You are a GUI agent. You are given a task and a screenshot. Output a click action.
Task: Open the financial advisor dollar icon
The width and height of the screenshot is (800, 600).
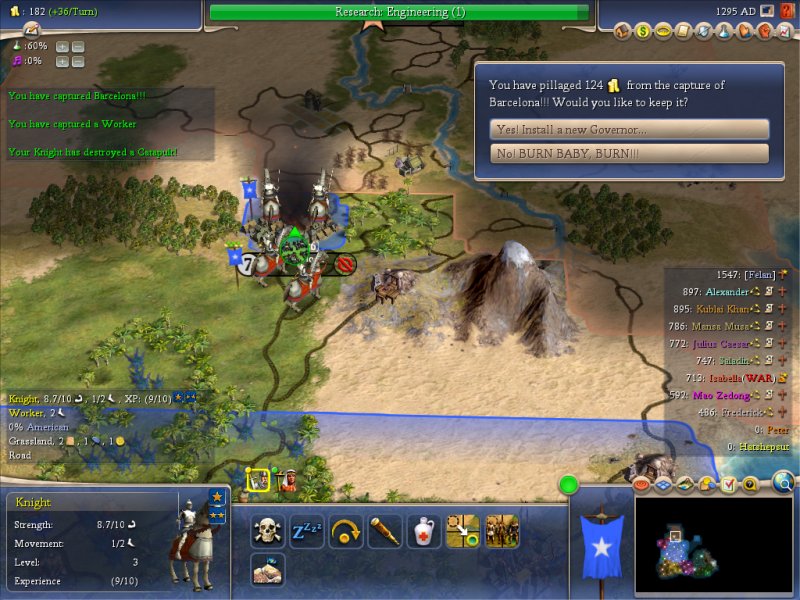pos(644,31)
